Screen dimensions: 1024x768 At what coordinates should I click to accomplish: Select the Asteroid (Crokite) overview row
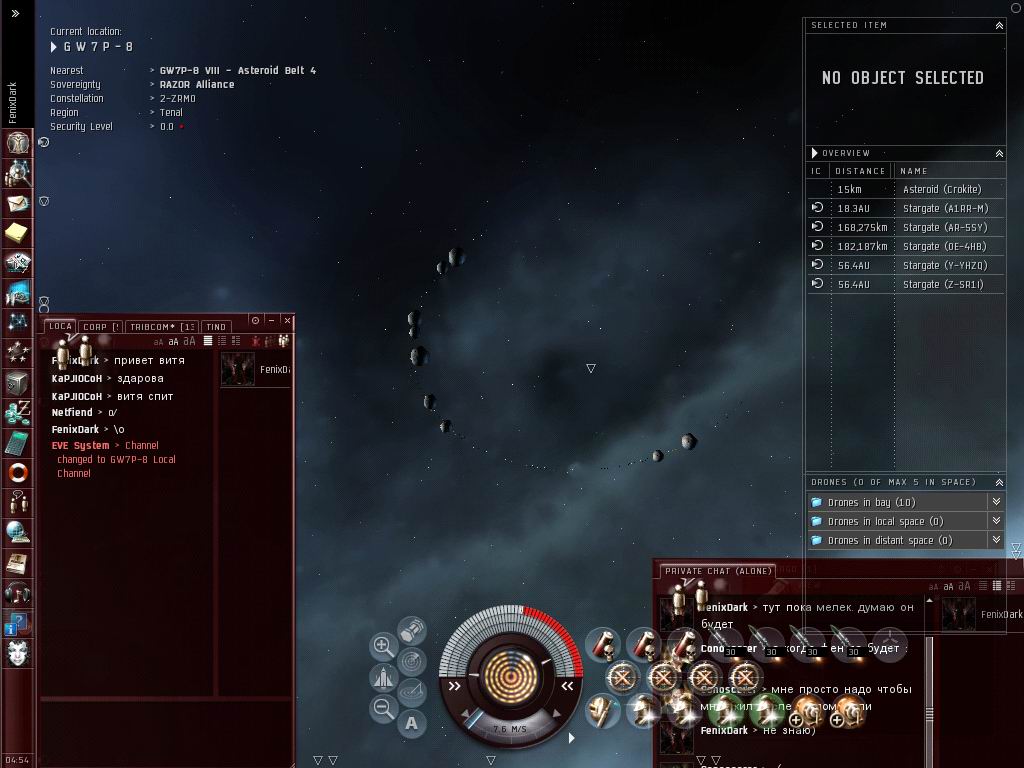click(x=941, y=189)
